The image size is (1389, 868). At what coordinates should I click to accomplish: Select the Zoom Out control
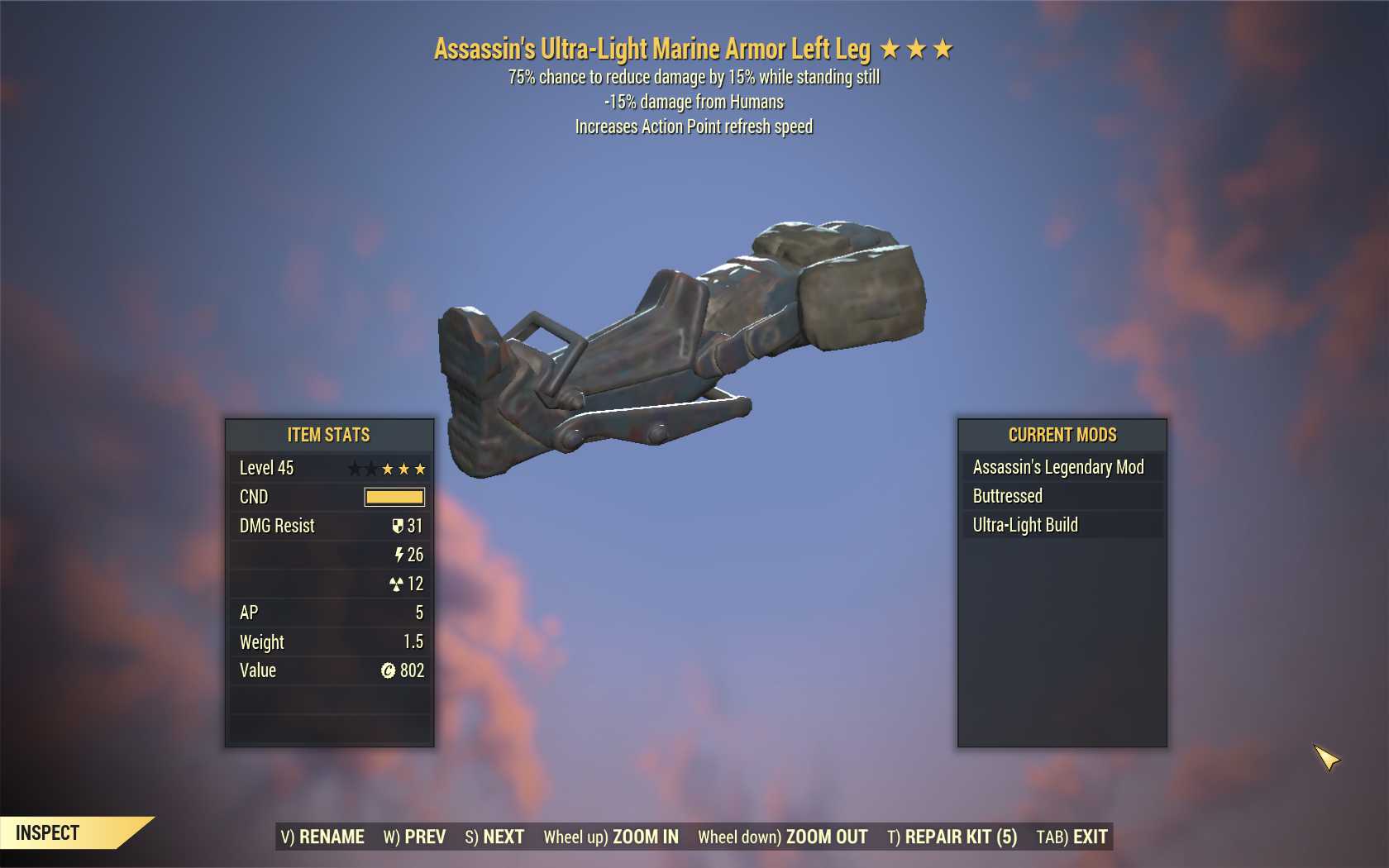[783, 837]
